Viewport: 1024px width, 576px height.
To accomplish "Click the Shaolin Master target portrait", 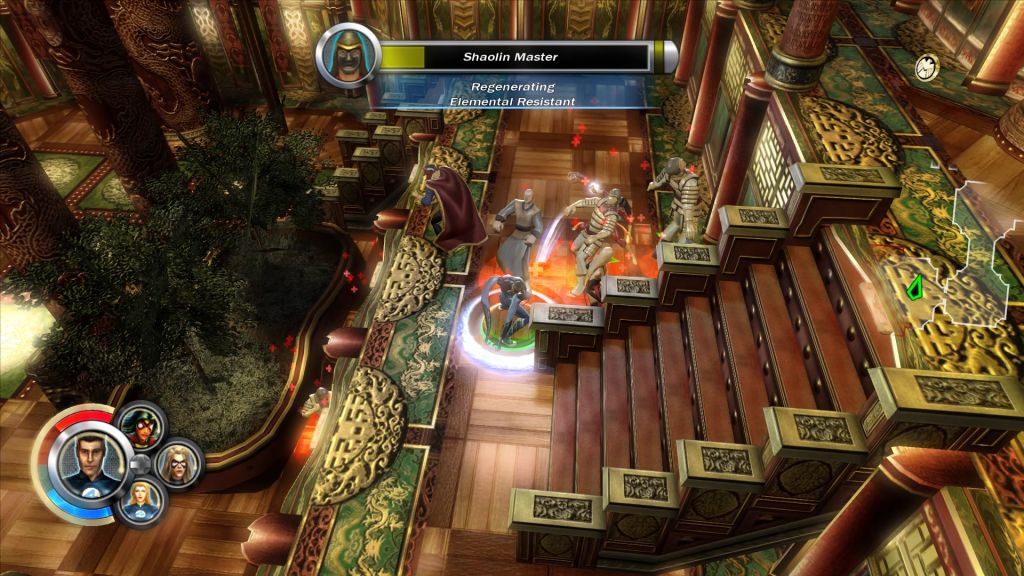I will 349,55.
